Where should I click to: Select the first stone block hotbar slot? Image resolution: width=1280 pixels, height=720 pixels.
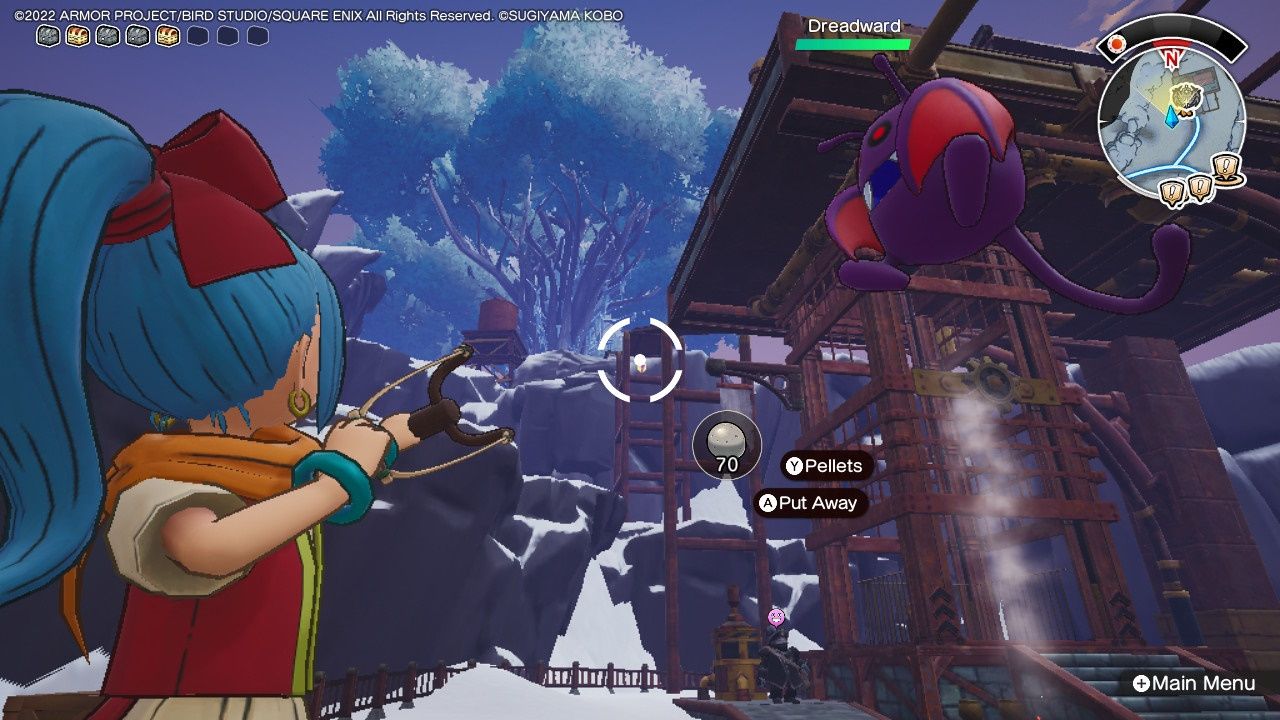(x=47, y=37)
